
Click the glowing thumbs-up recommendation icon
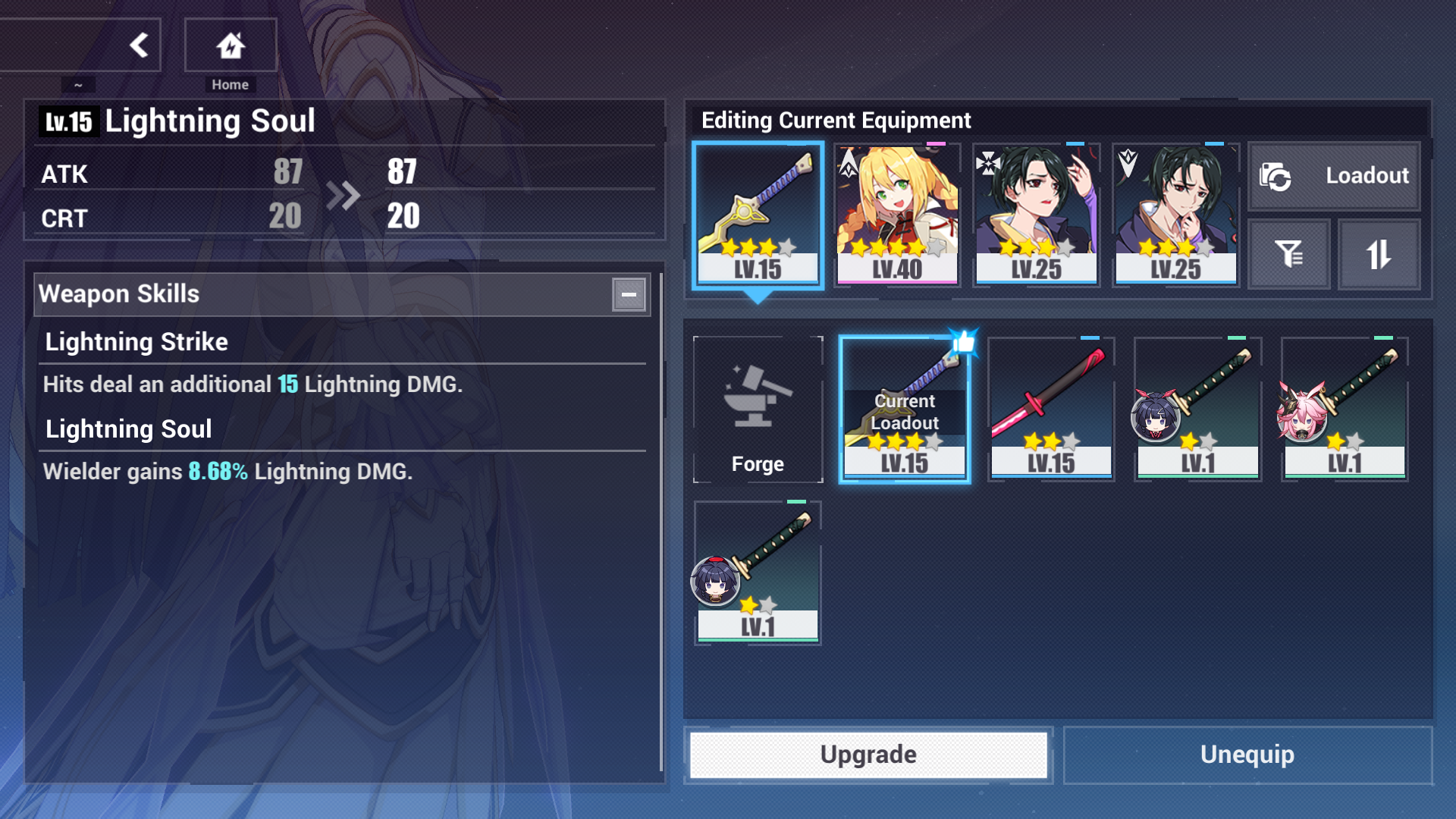[x=962, y=340]
